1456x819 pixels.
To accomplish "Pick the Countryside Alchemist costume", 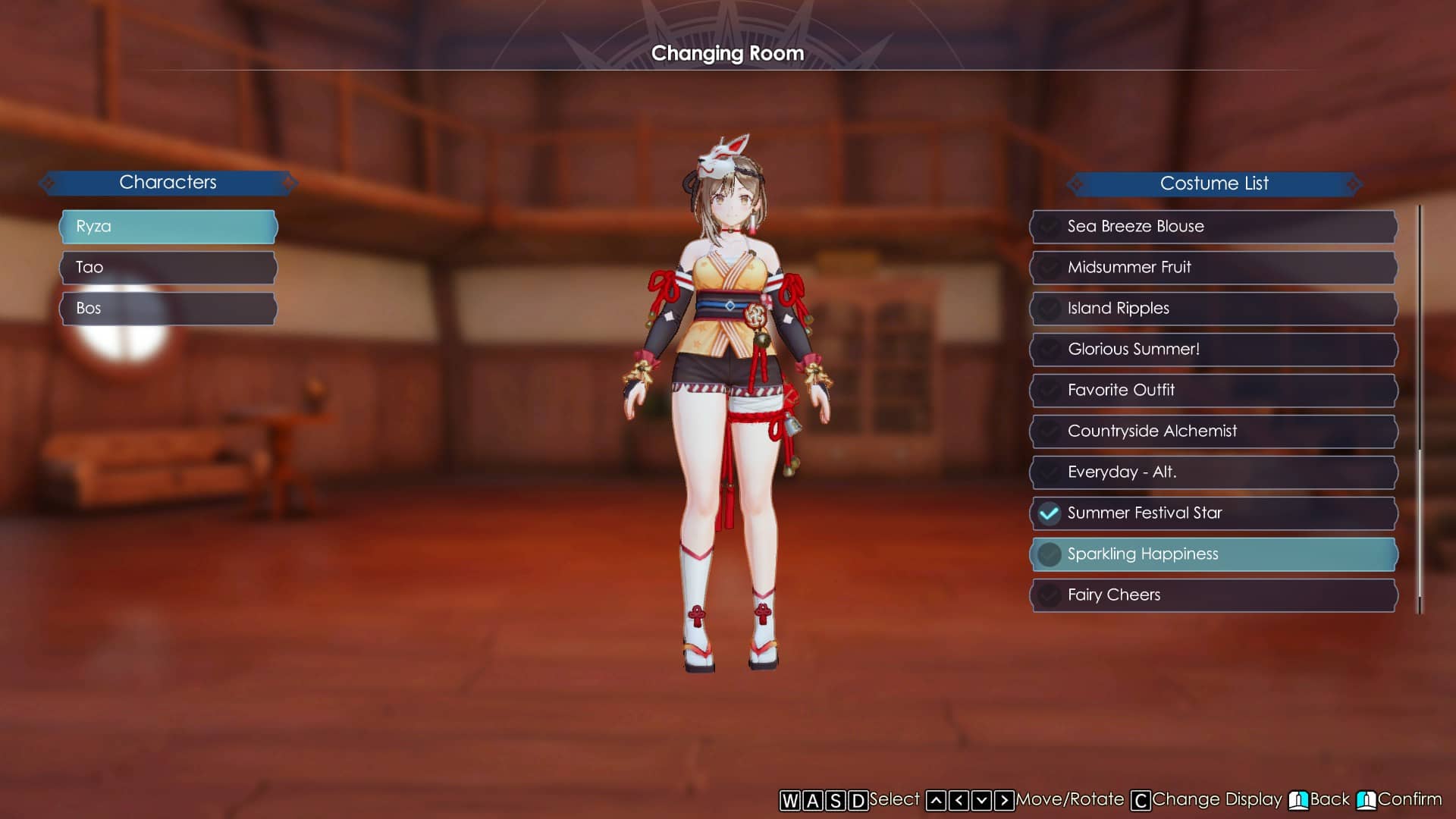I will point(1213,431).
